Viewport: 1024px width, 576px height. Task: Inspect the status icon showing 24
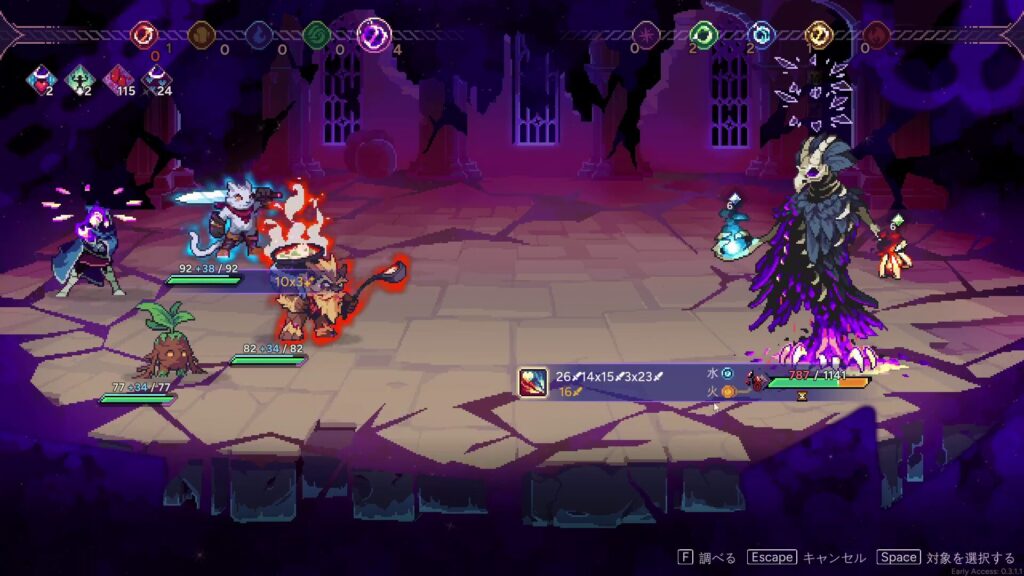pyautogui.click(x=154, y=79)
